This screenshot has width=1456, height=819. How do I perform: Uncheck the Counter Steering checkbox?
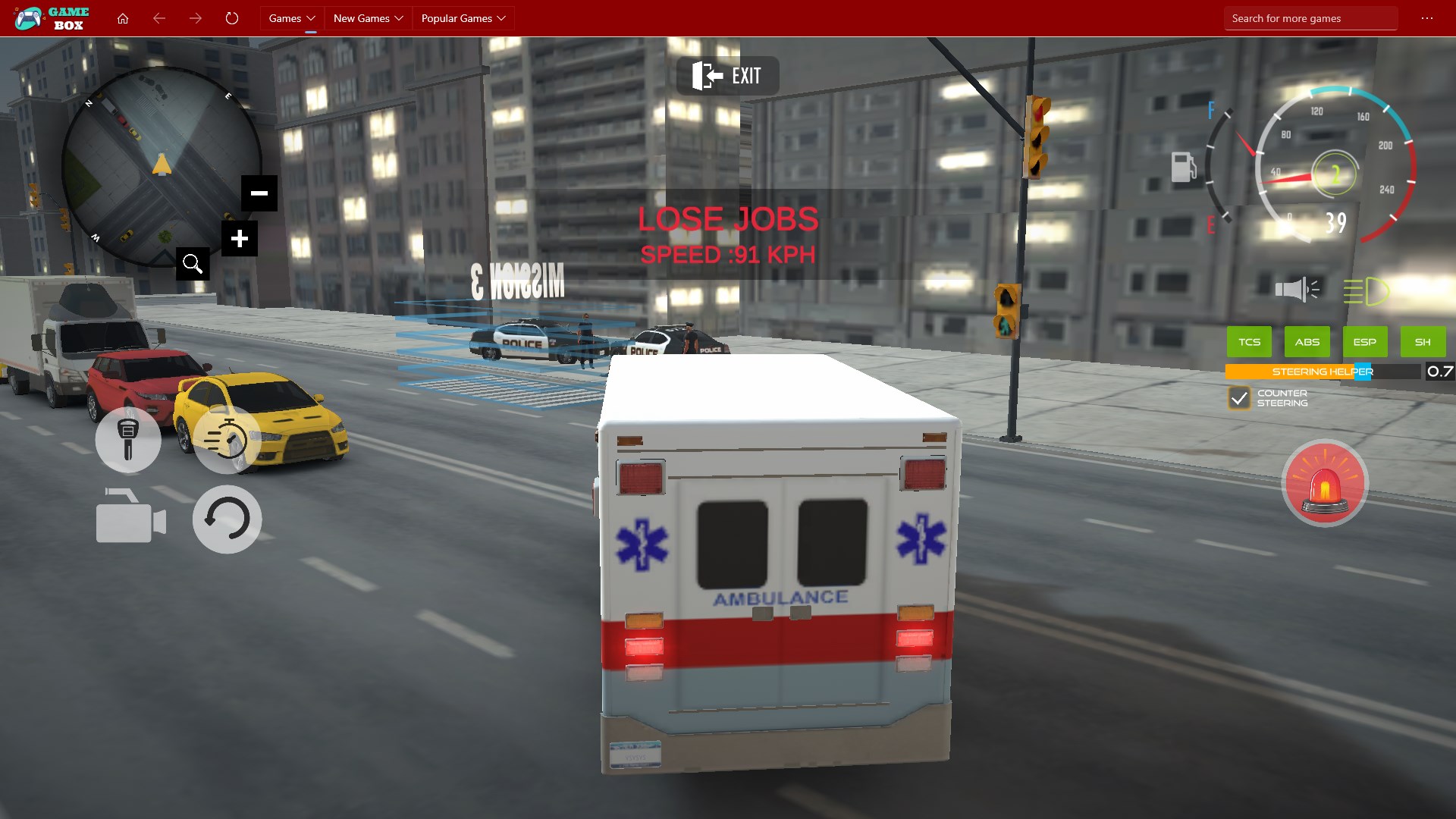(1238, 397)
